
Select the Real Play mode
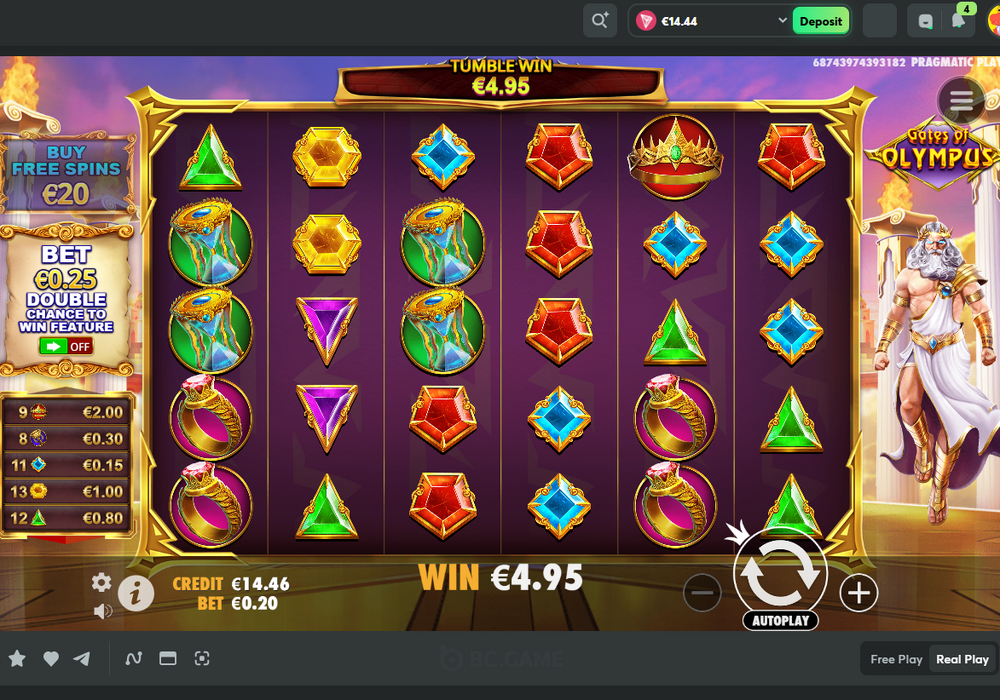[962, 659]
